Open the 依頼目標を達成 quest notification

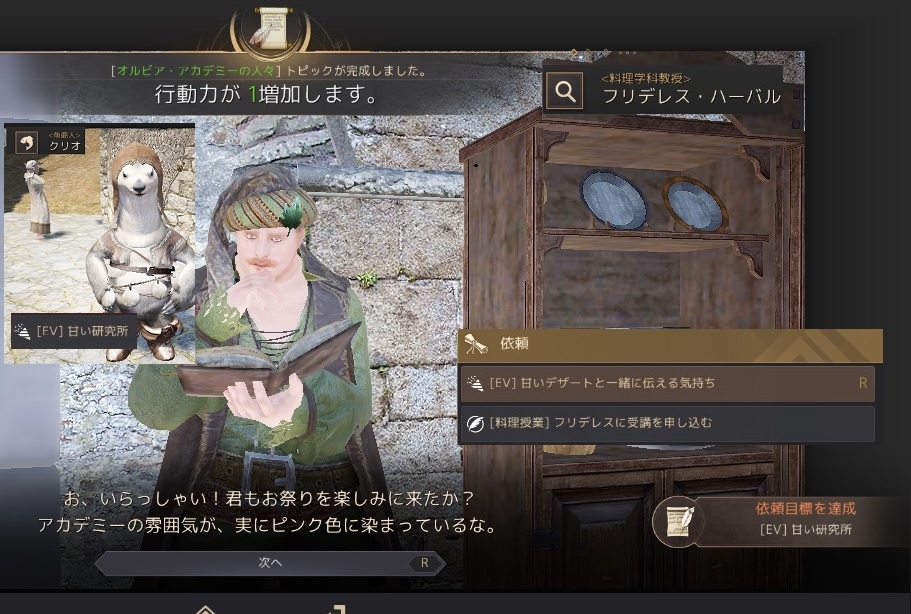point(780,519)
